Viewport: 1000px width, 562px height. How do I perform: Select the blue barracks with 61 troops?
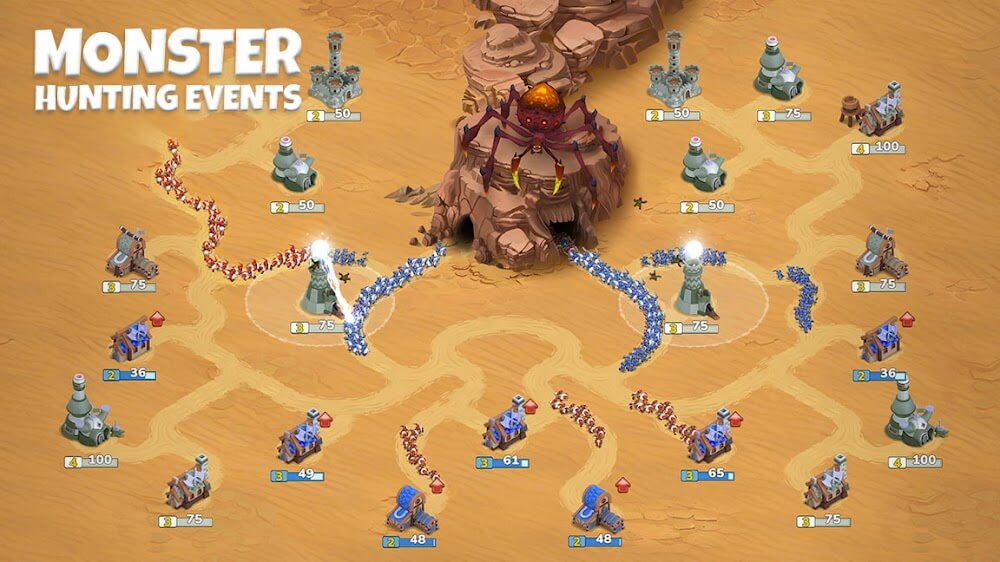(506, 430)
